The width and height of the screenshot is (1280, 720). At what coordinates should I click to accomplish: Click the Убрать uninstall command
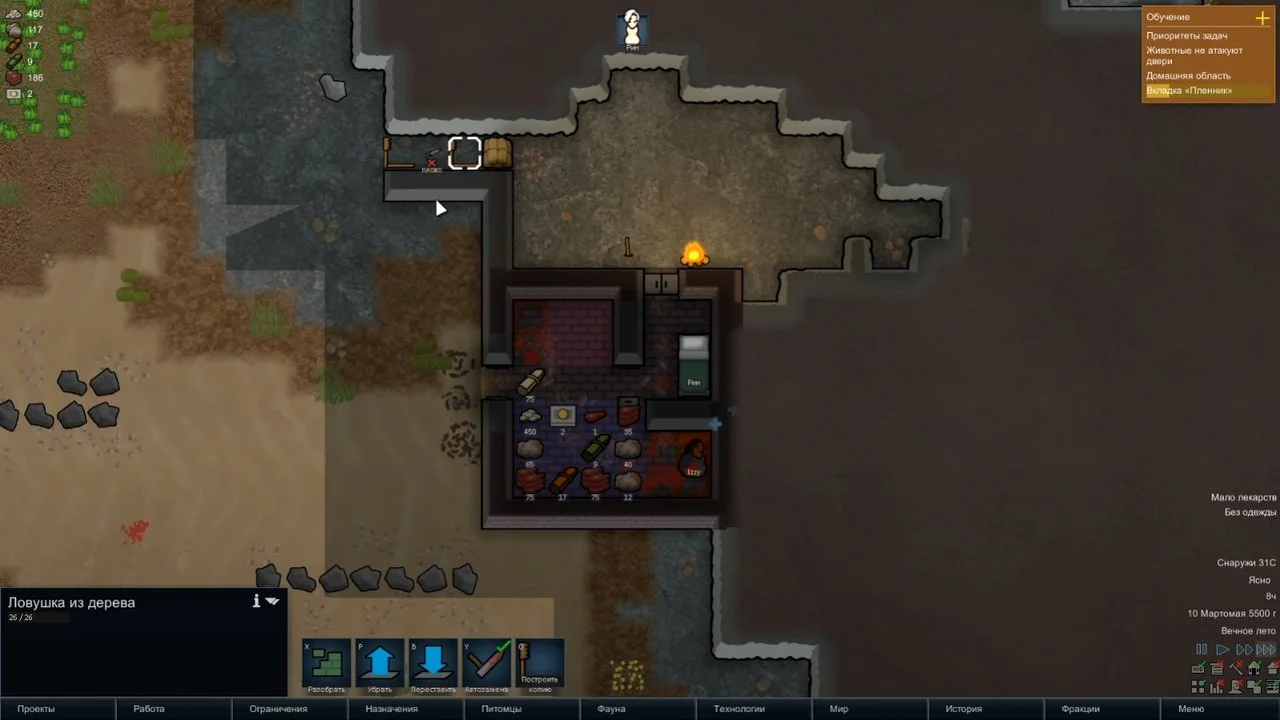click(380, 664)
